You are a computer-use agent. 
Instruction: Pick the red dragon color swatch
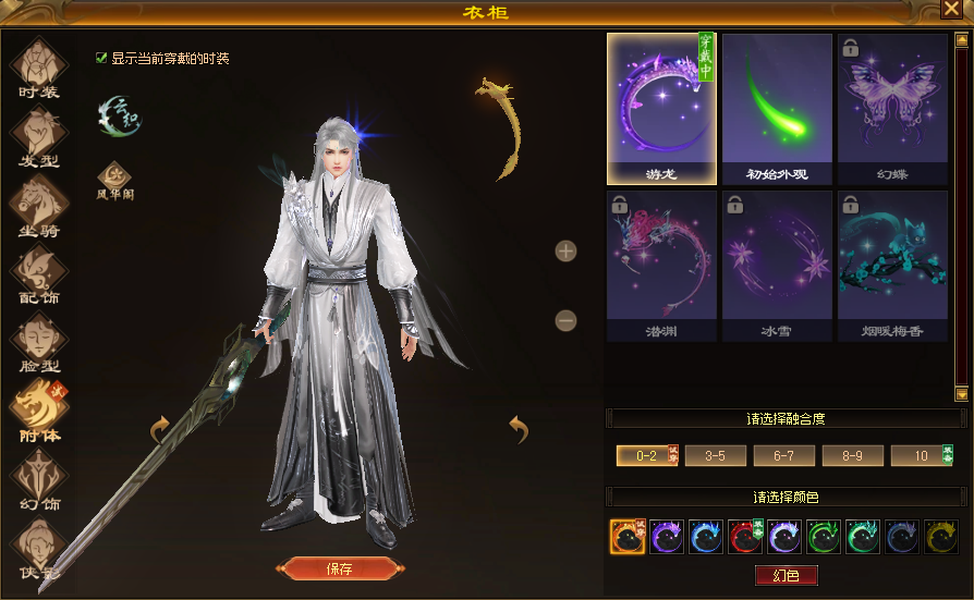click(745, 537)
